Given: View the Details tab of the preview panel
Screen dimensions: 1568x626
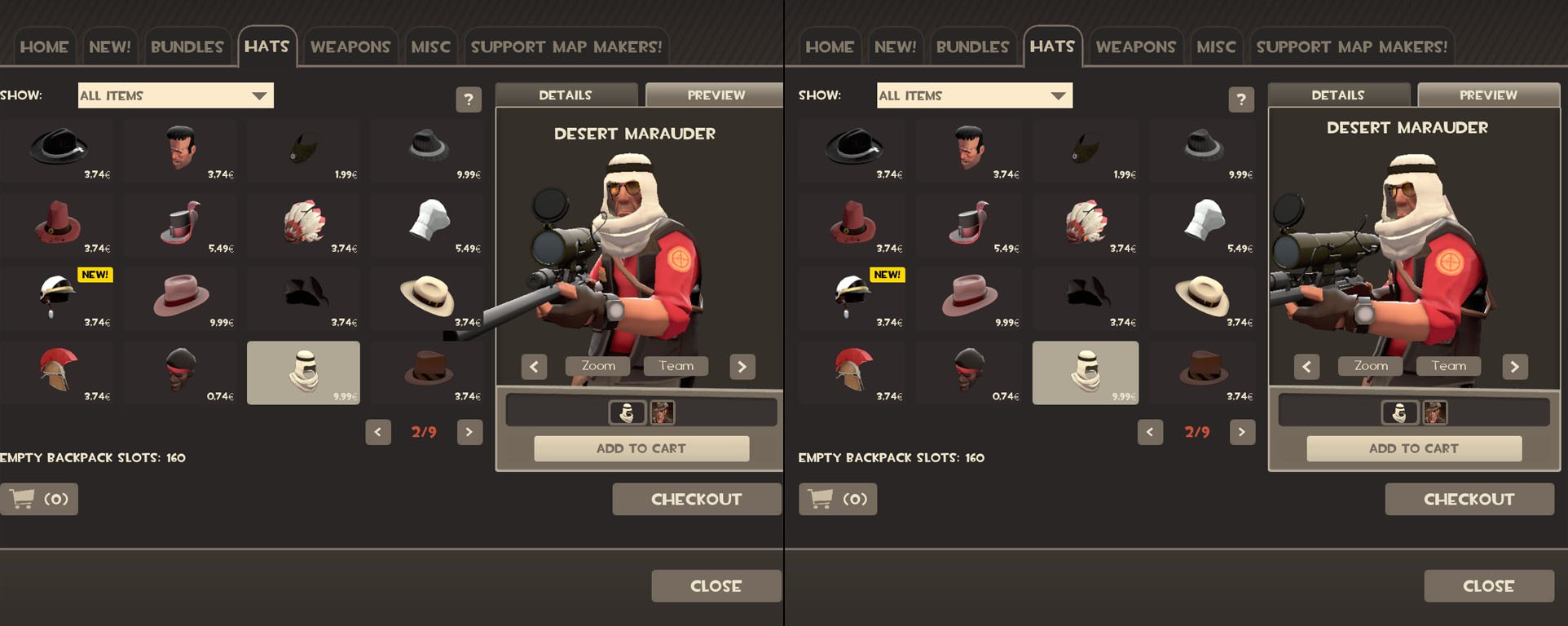Looking at the screenshot, I should coord(566,95).
